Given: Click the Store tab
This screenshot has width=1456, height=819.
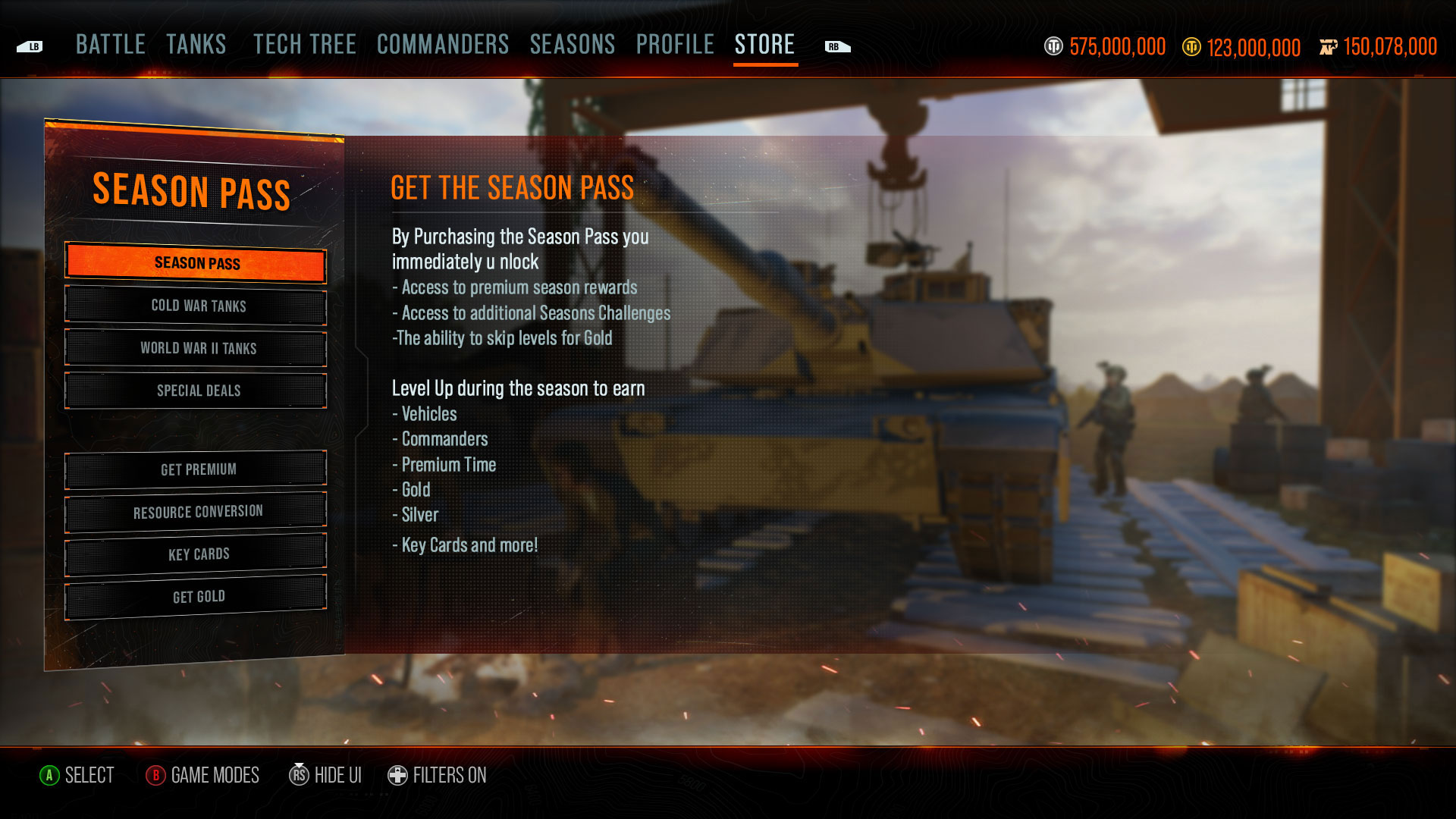Looking at the screenshot, I should [x=764, y=45].
